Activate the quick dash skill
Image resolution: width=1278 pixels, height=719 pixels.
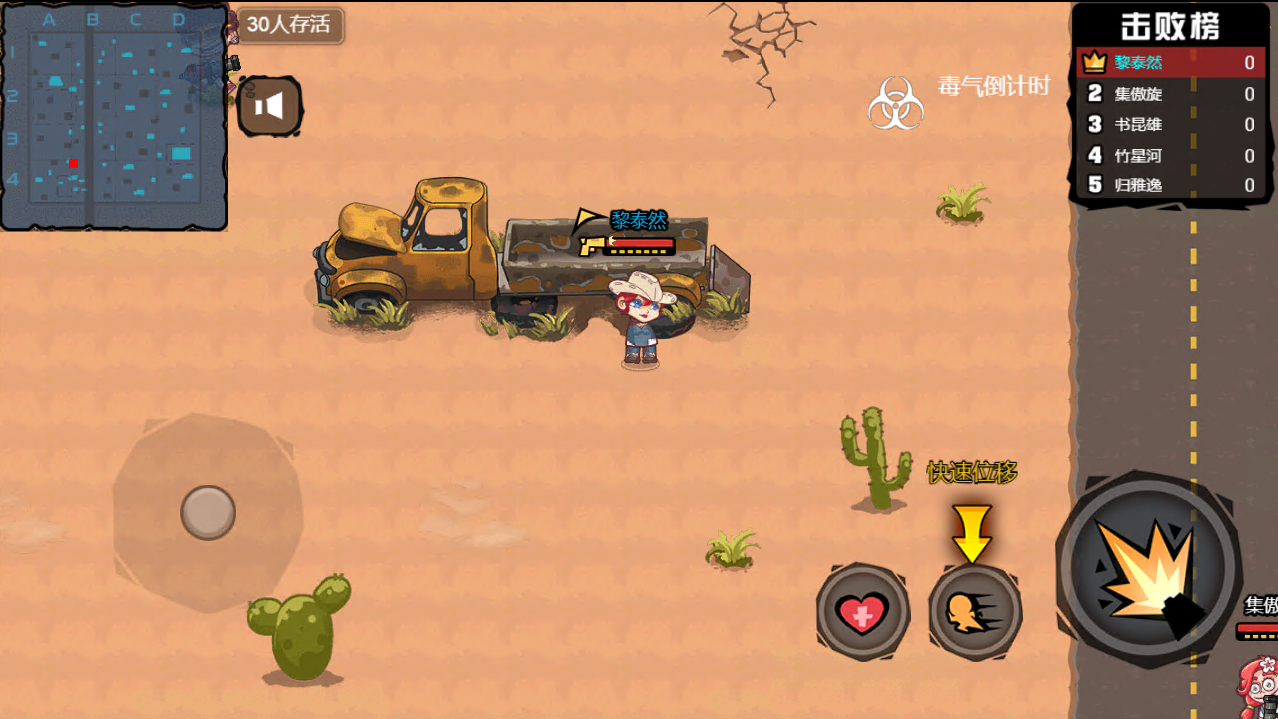(974, 612)
